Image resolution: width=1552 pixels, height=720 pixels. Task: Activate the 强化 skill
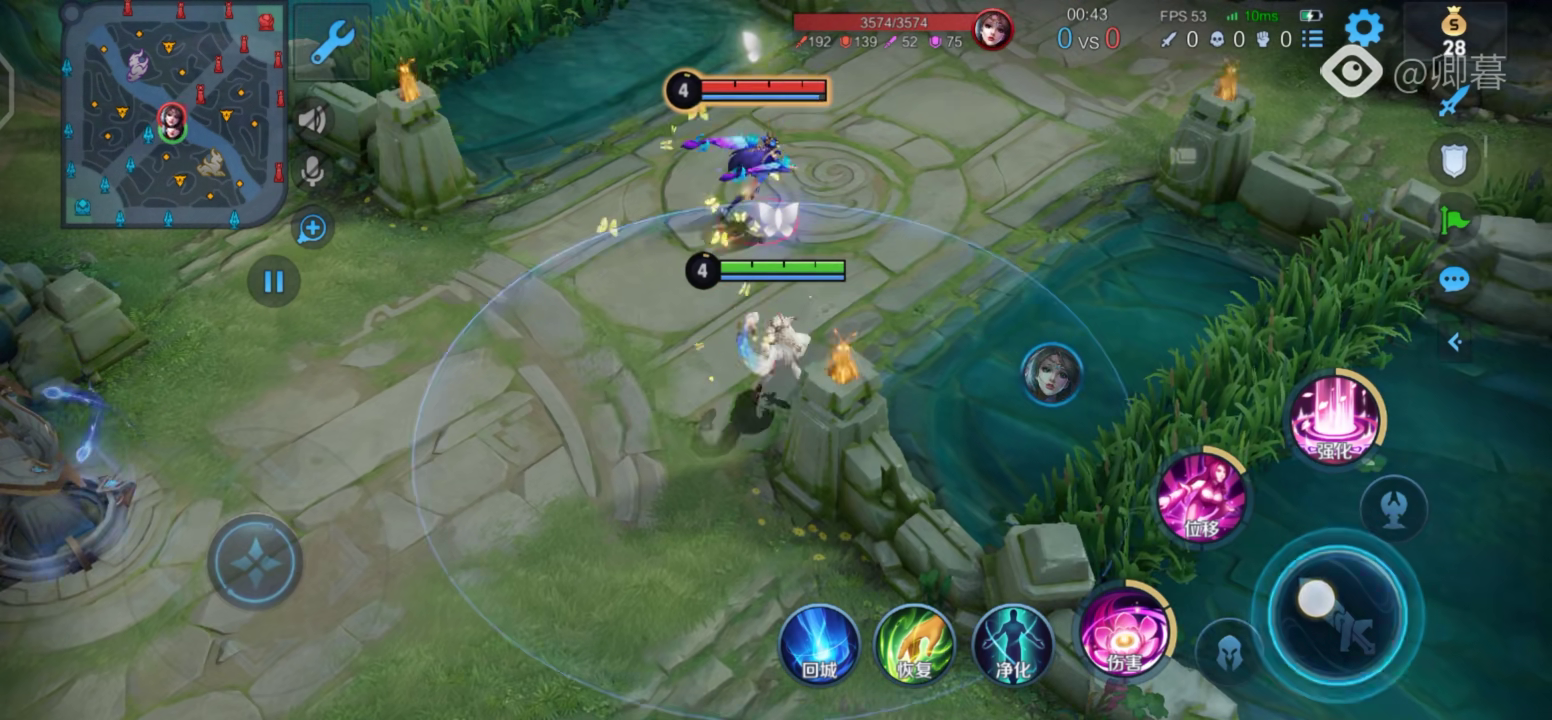[1334, 418]
